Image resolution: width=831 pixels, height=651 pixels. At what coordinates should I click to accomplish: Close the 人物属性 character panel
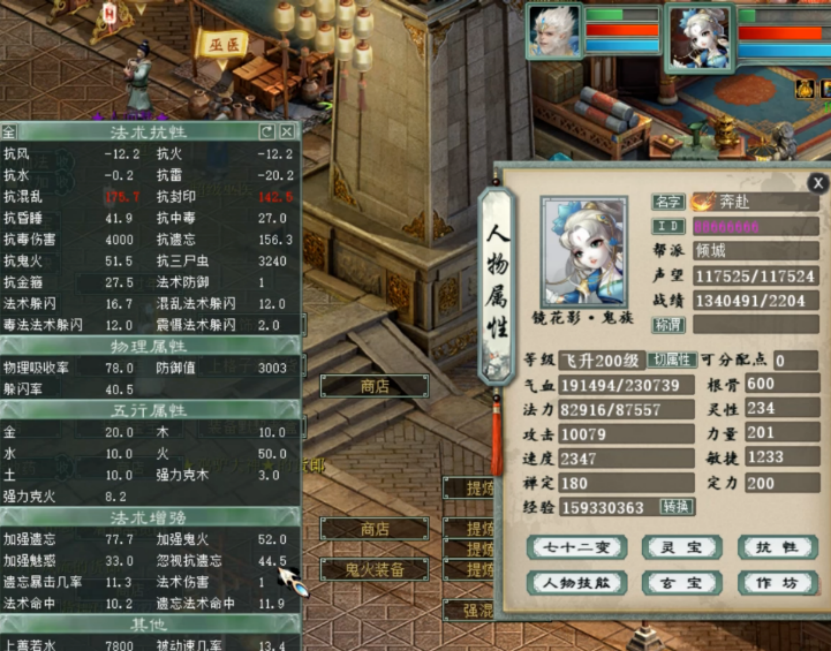818,183
